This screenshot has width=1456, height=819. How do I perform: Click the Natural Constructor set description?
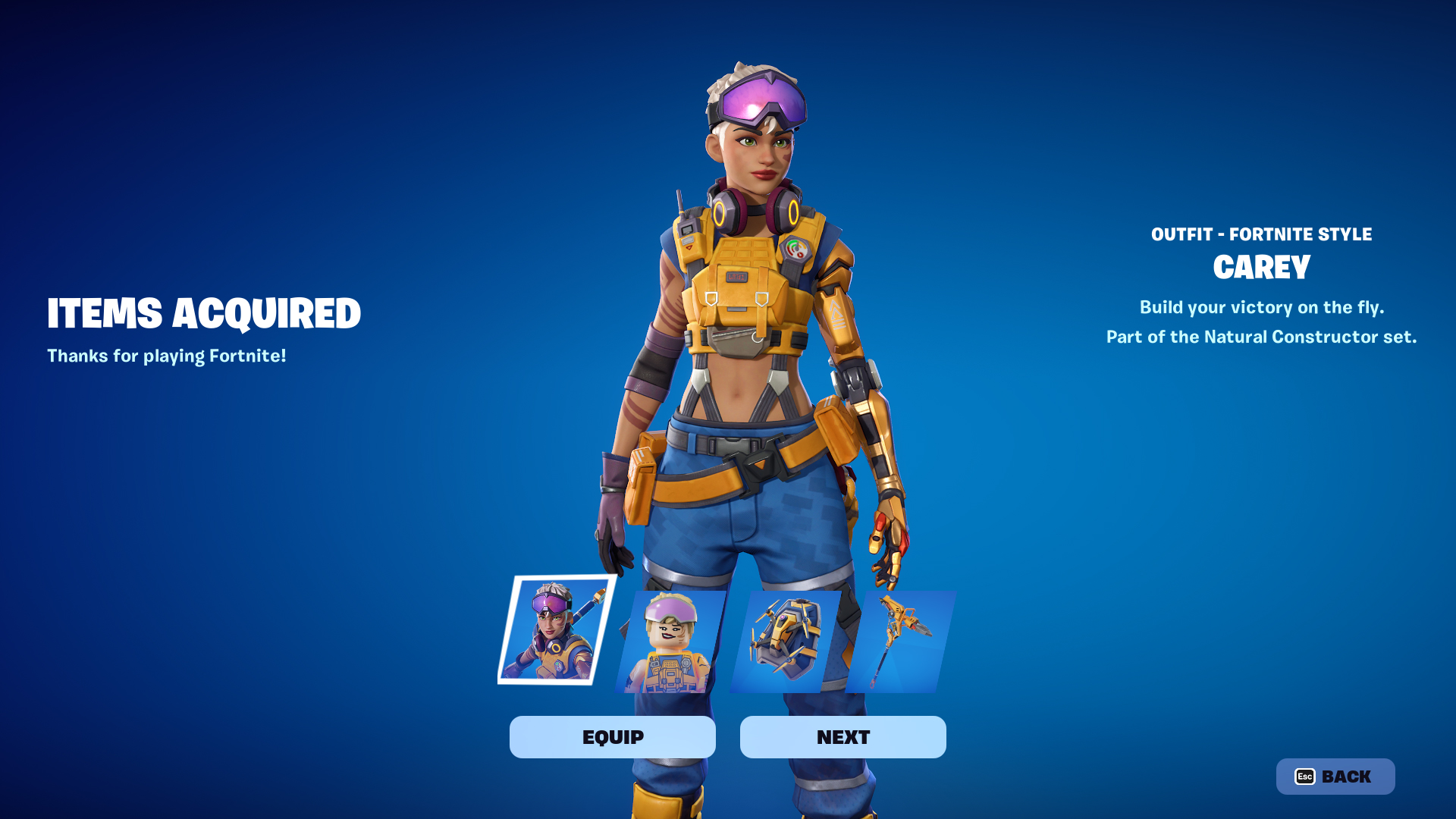click(x=1261, y=337)
